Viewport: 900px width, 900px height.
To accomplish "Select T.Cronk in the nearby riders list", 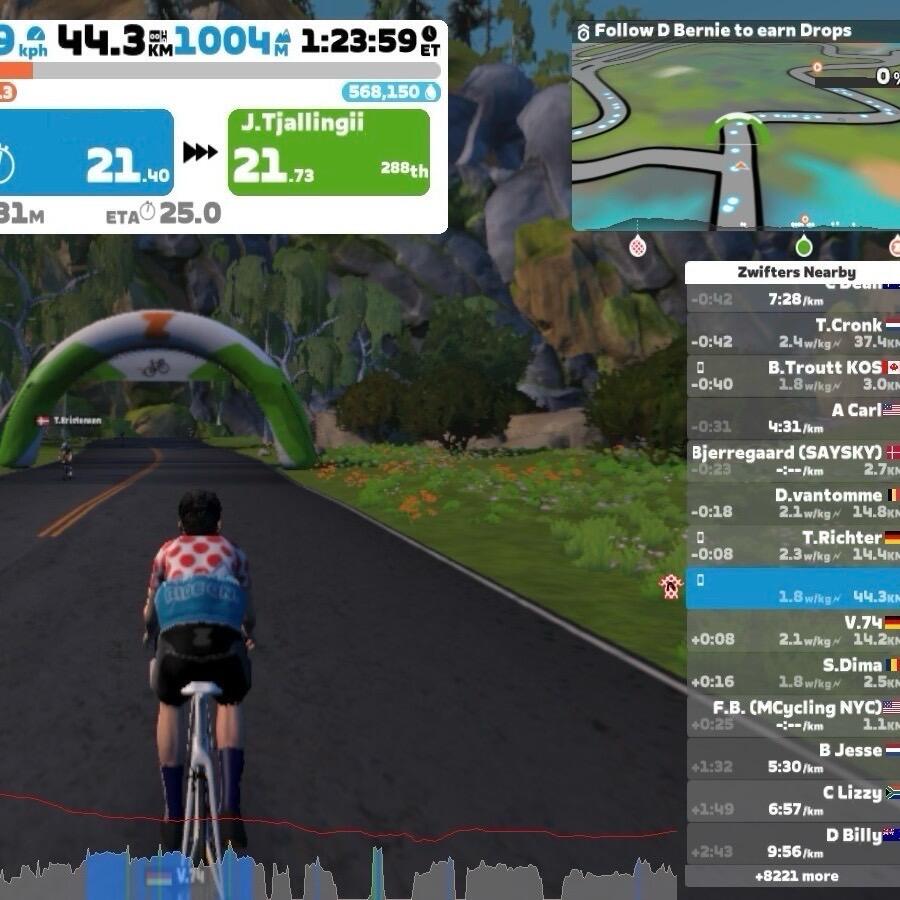I will 792,333.
